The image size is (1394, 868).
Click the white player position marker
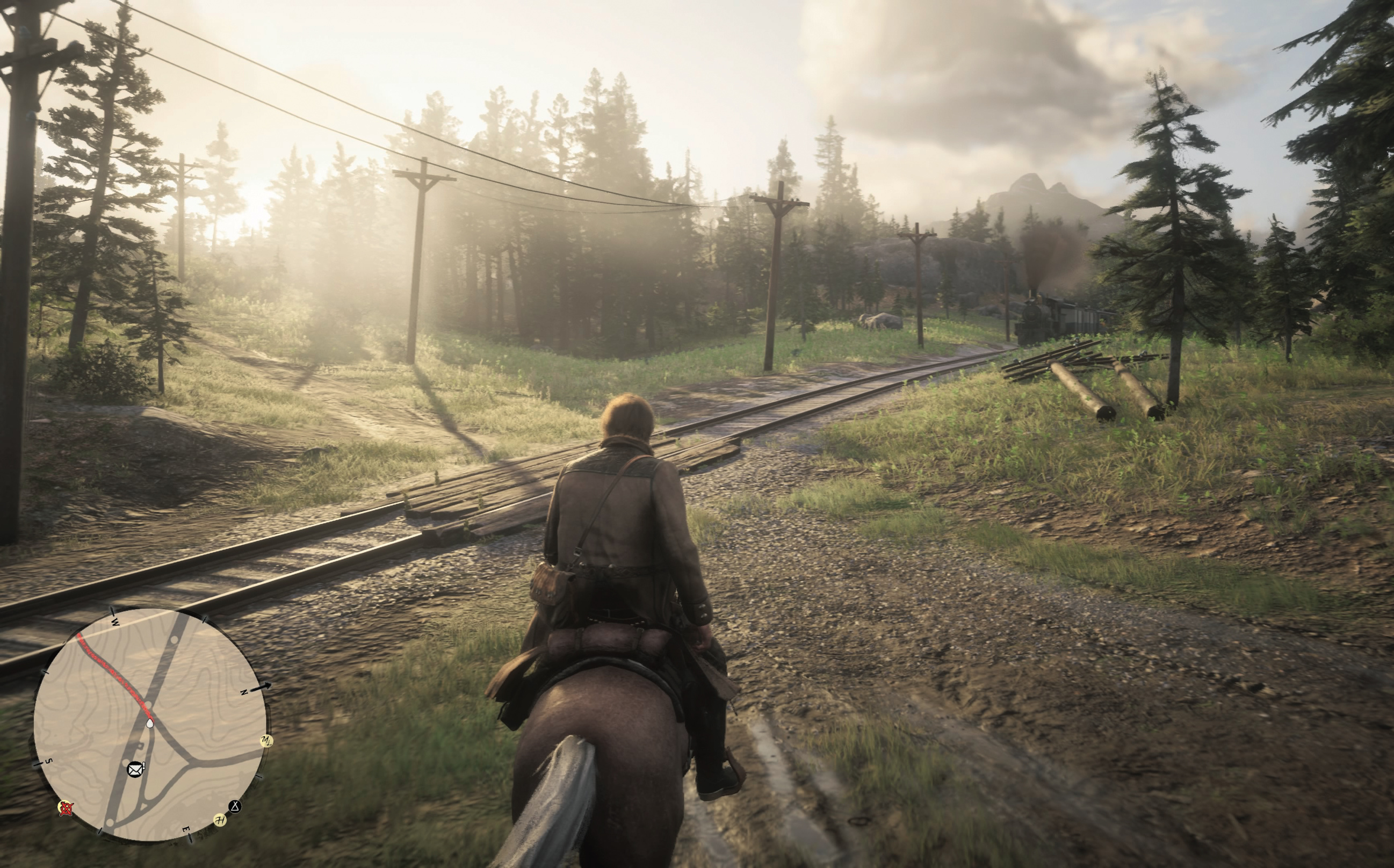coord(150,724)
